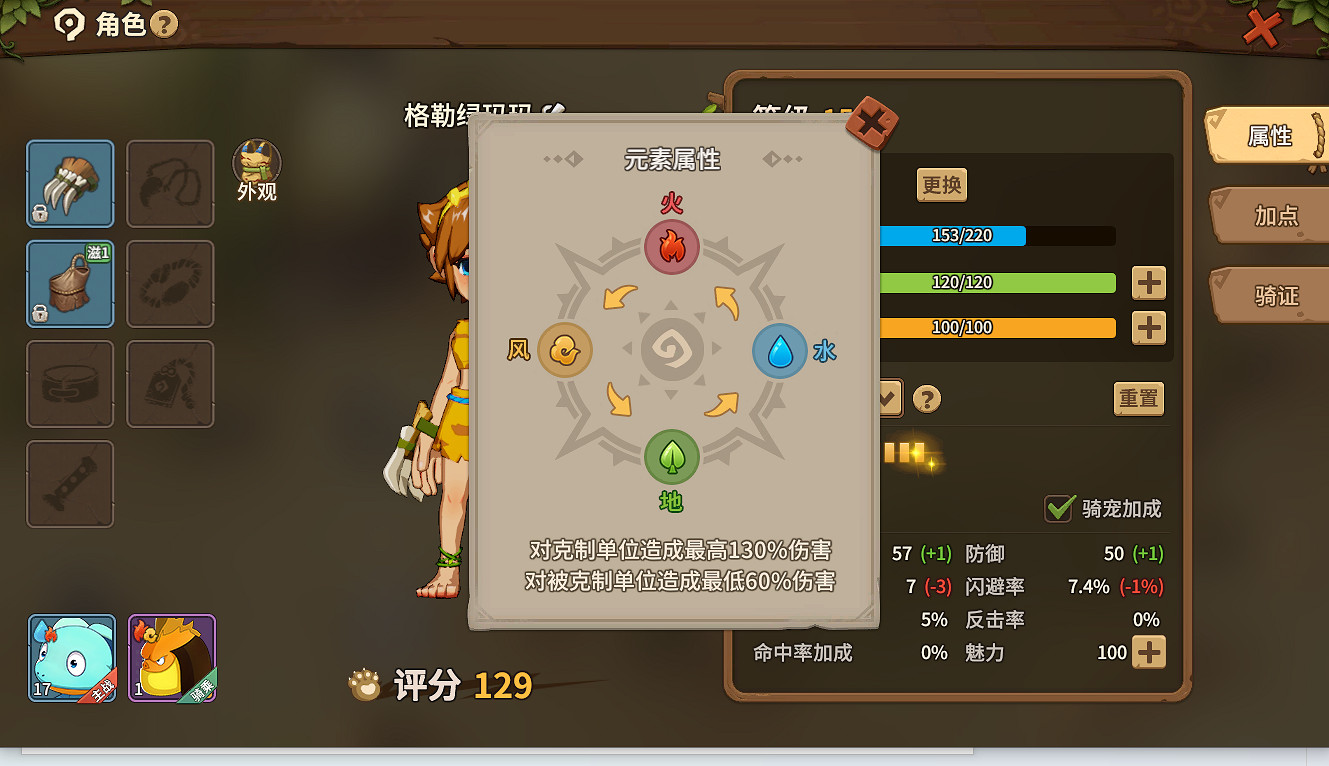Select the 主战 pet thumbnail

tap(70, 658)
